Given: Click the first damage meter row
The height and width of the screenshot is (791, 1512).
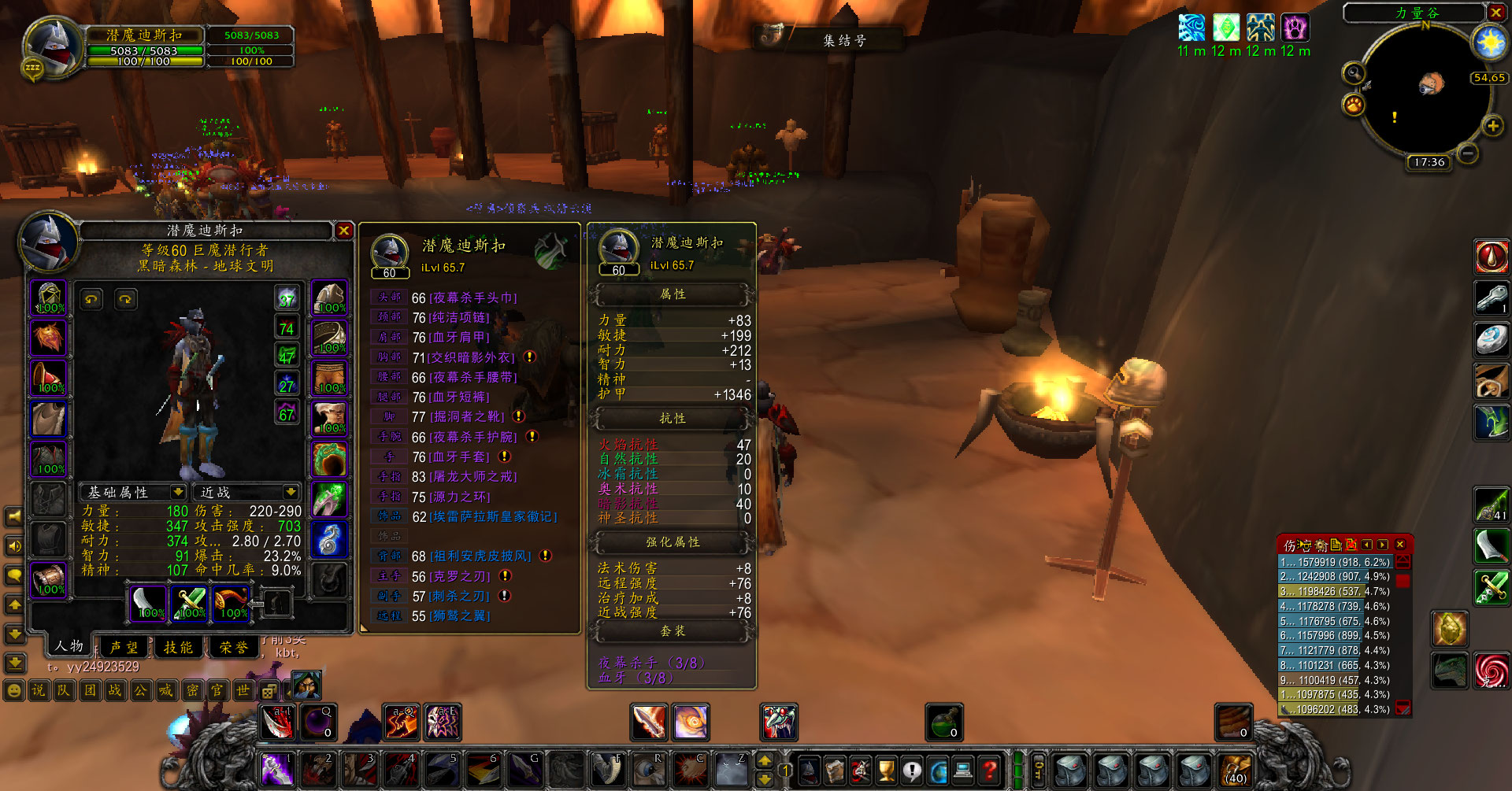Looking at the screenshot, I should pyautogui.click(x=1336, y=562).
